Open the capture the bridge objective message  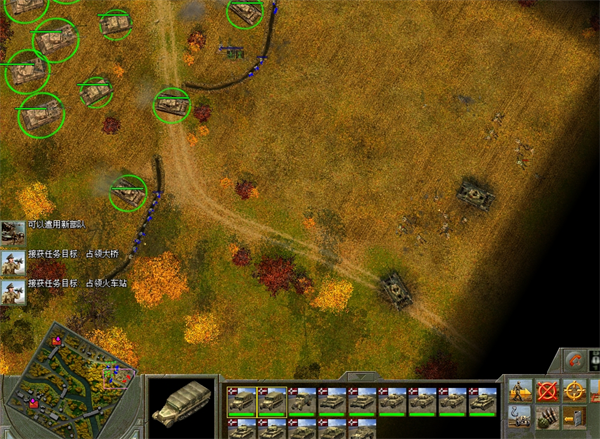coord(14,263)
